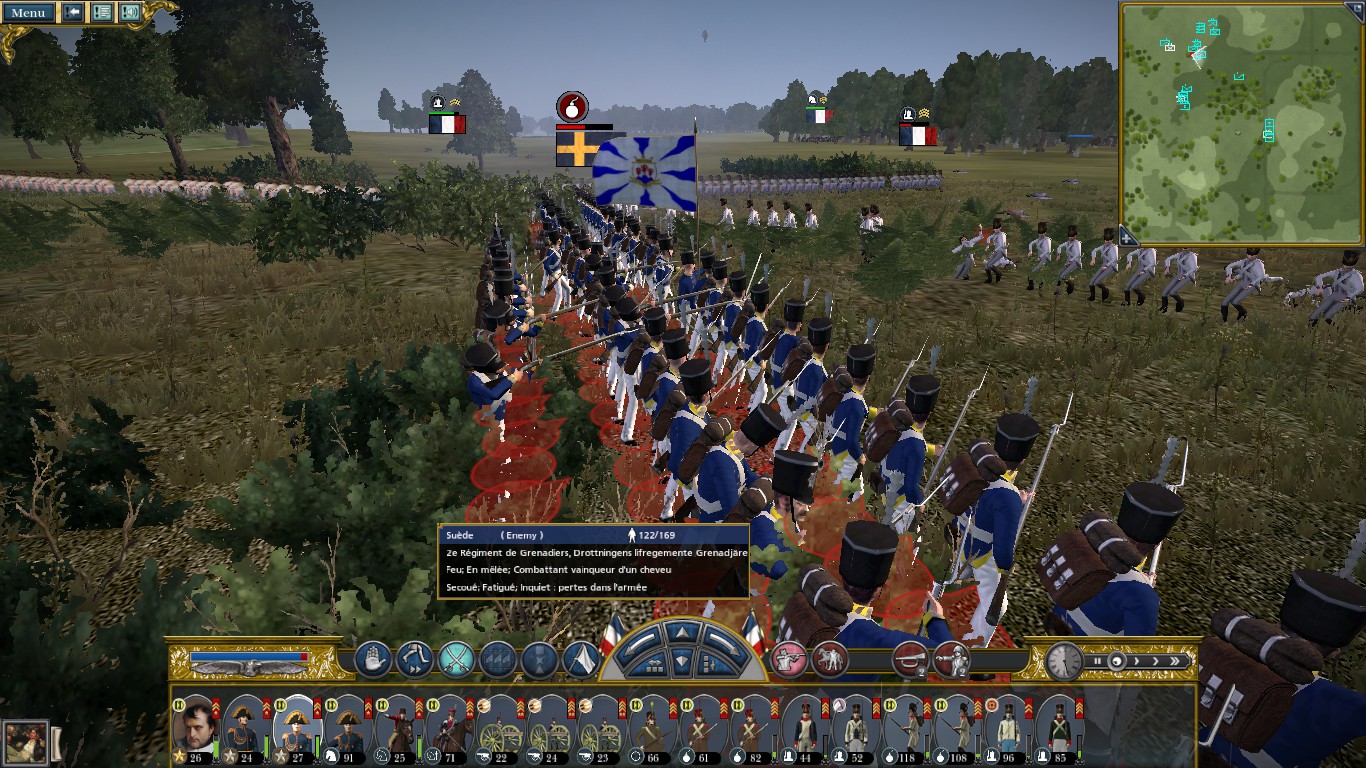Click the battlefield minimap
The image size is (1366, 768).
point(1240,122)
